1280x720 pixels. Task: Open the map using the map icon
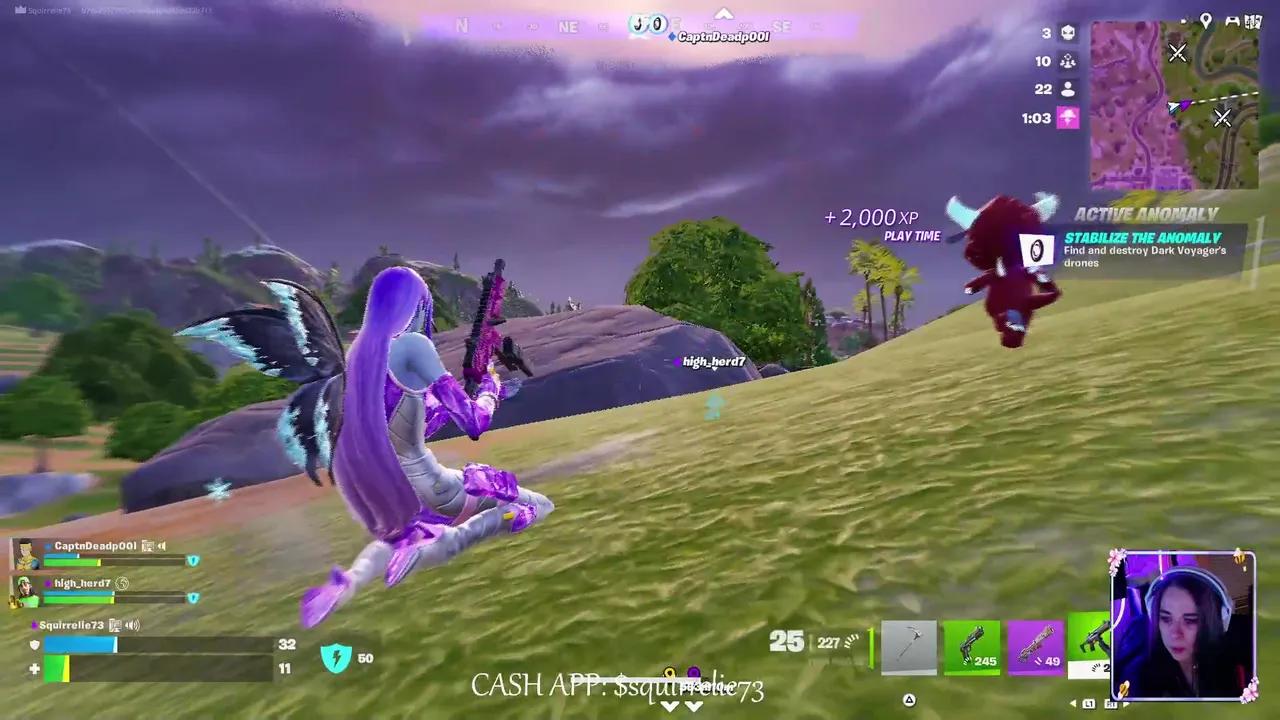(x=1254, y=20)
